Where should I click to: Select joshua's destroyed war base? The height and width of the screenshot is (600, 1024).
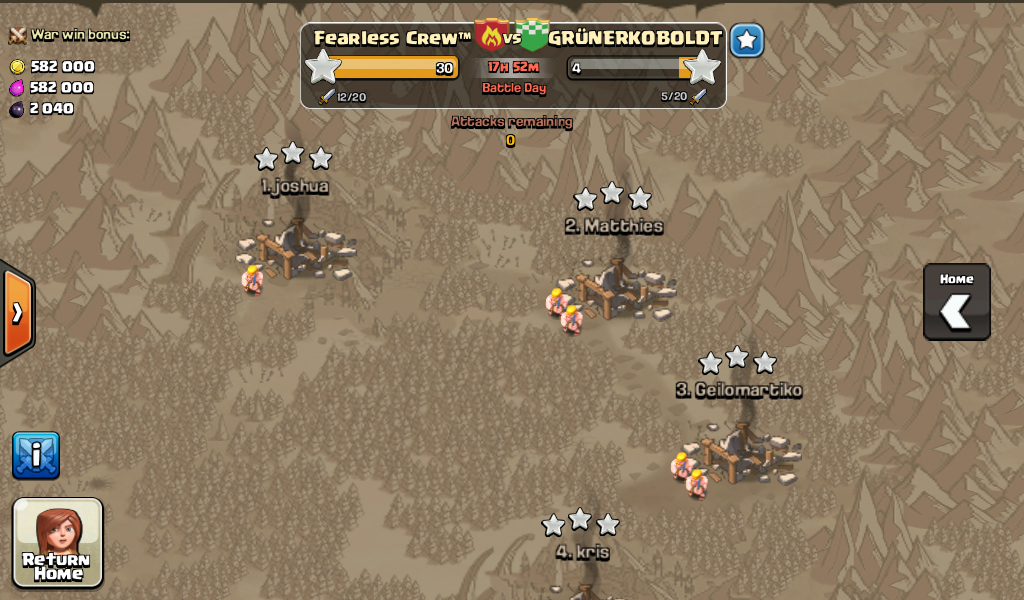[296, 250]
